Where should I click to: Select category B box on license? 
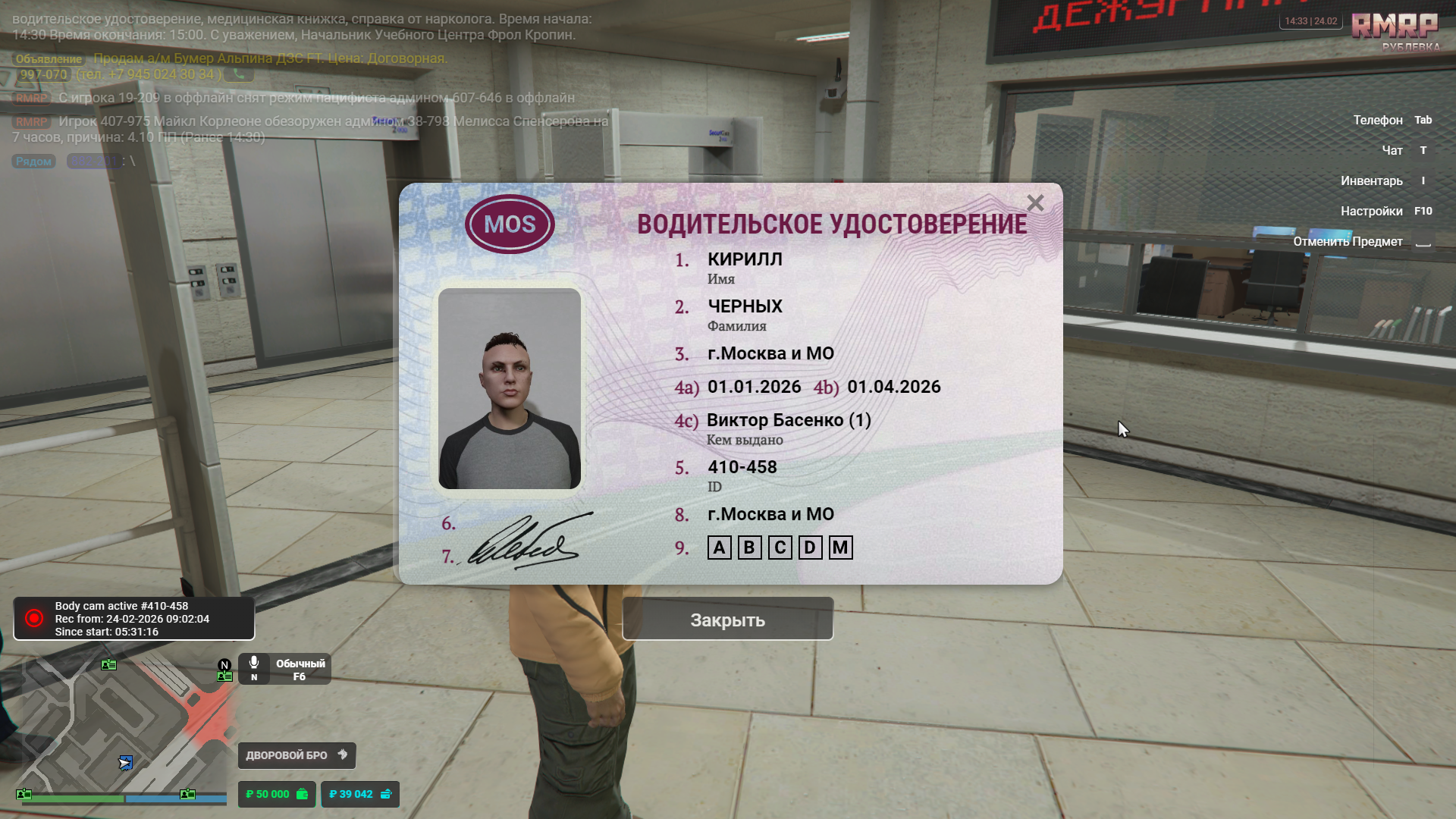pyautogui.click(x=749, y=548)
